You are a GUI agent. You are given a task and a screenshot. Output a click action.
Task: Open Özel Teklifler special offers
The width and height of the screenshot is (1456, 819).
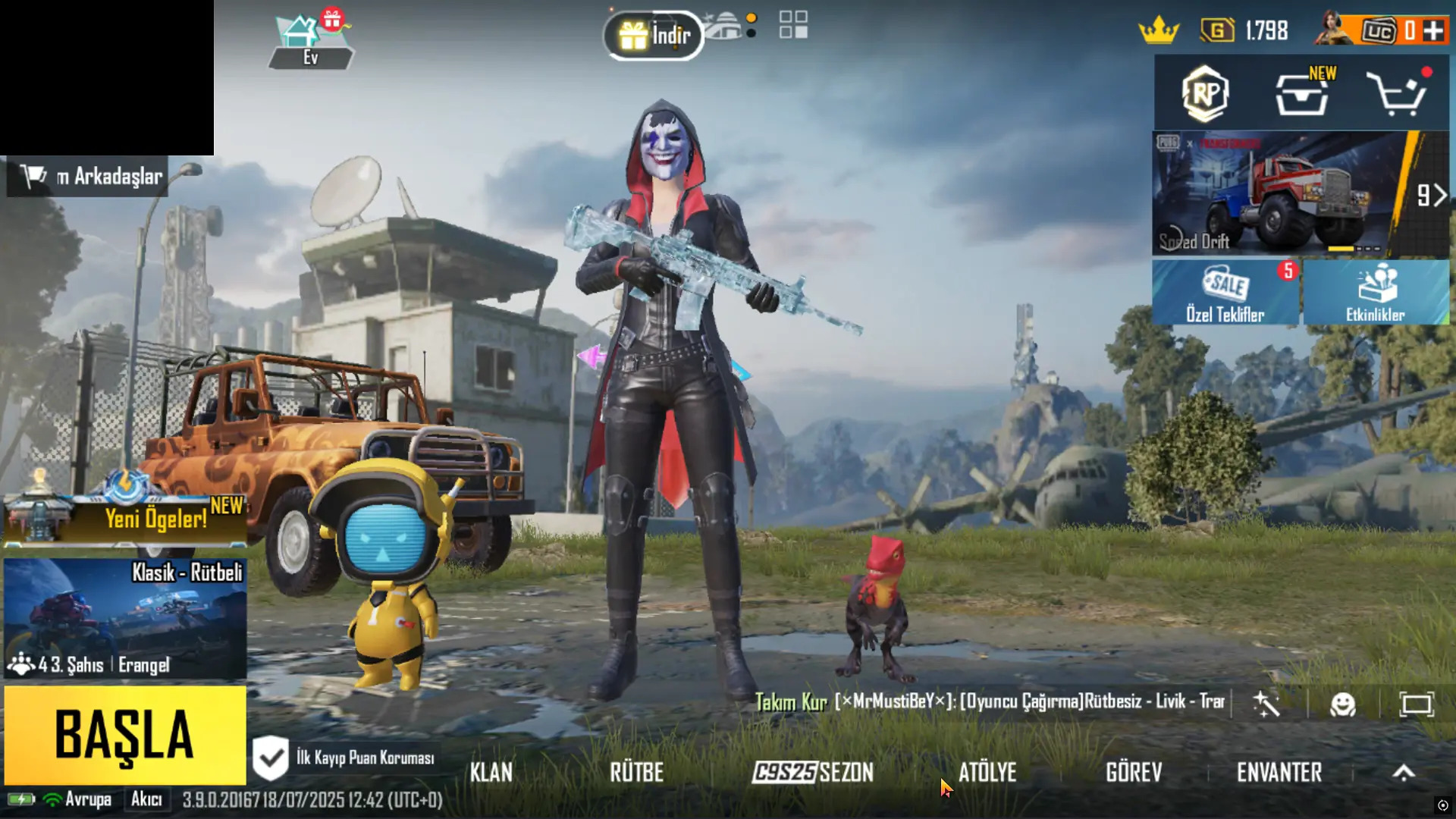tap(1225, 292)
